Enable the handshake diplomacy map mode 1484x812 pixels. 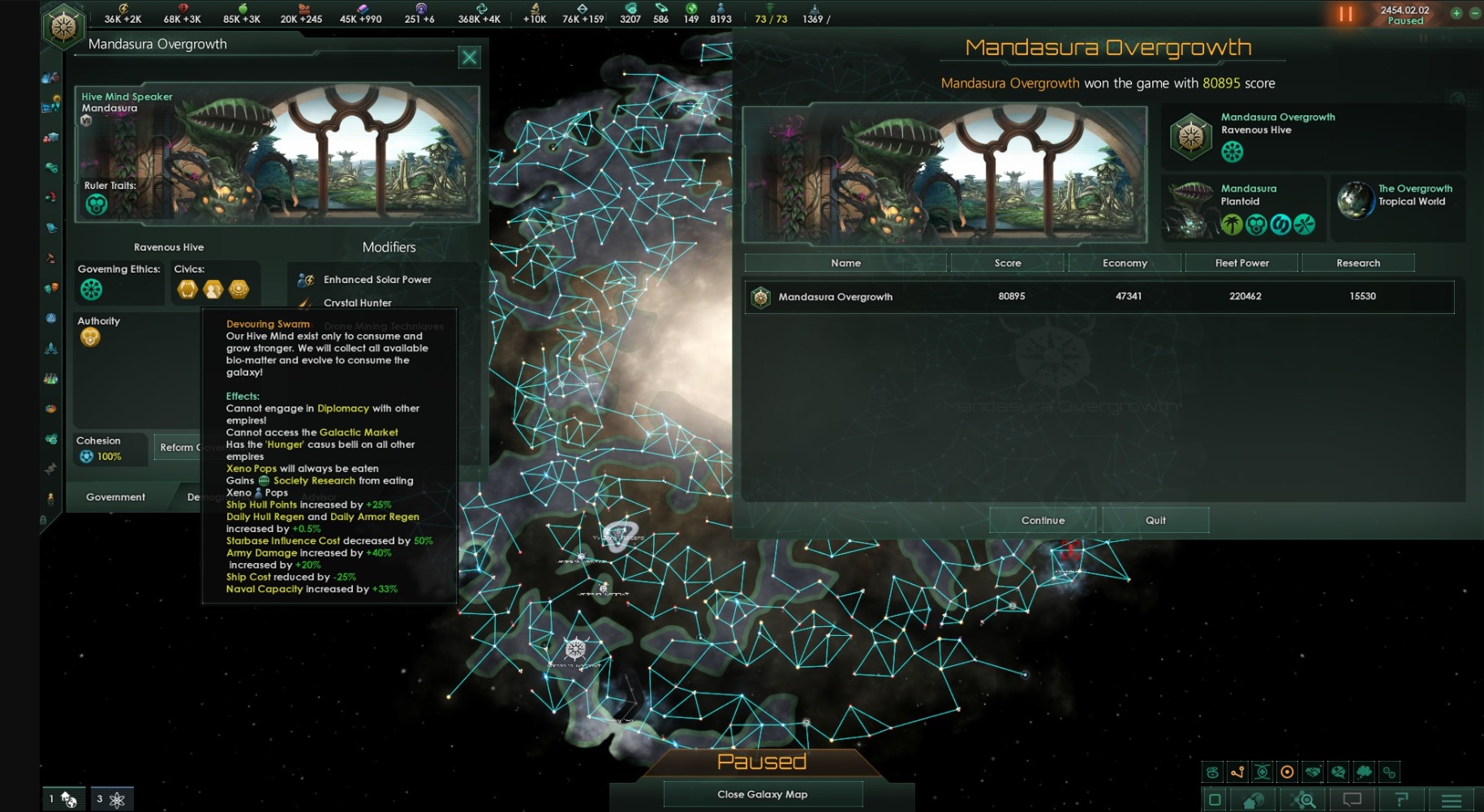(x=1314, y=772)
